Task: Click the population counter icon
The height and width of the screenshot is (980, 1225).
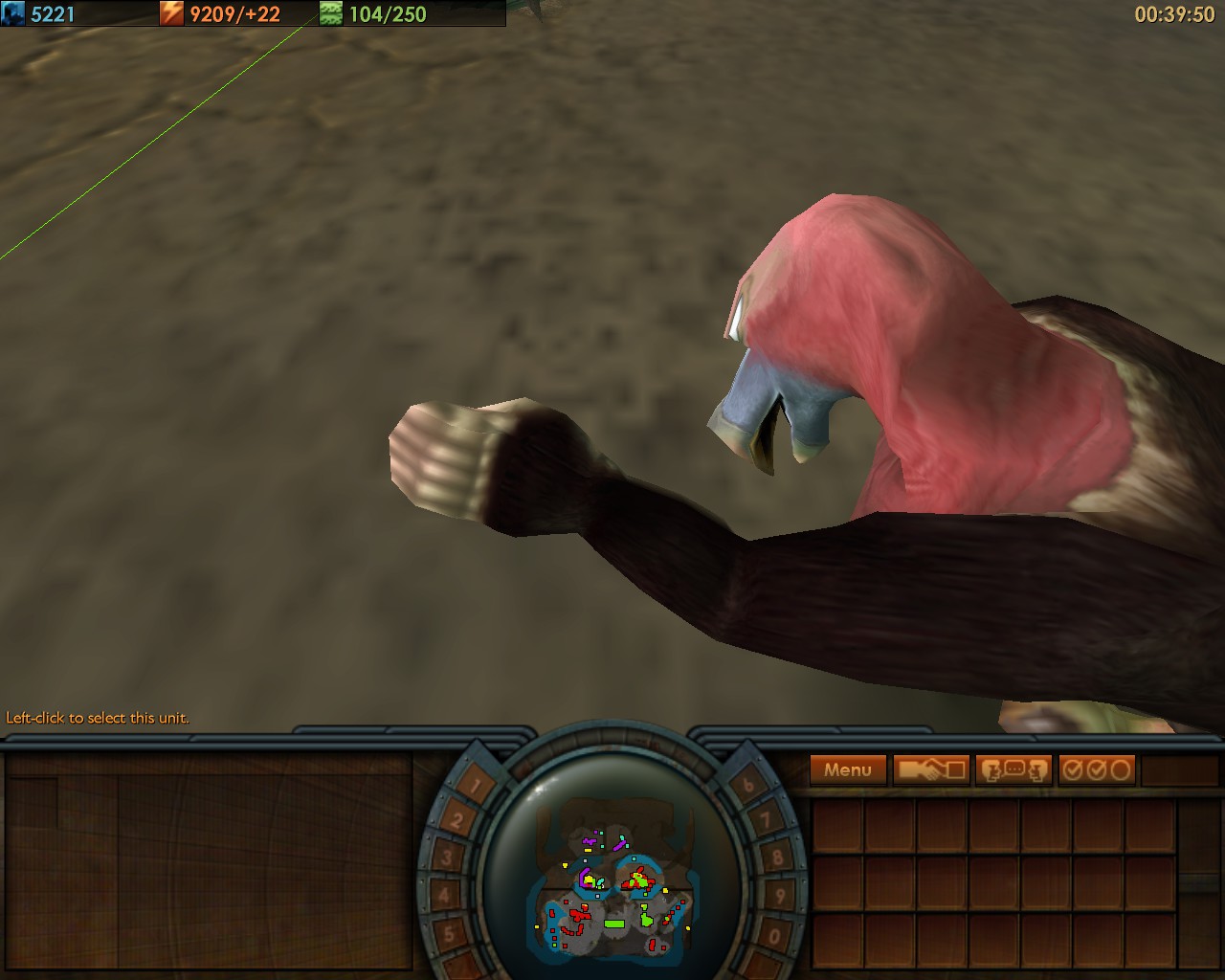Action: [x=330, y=14]
